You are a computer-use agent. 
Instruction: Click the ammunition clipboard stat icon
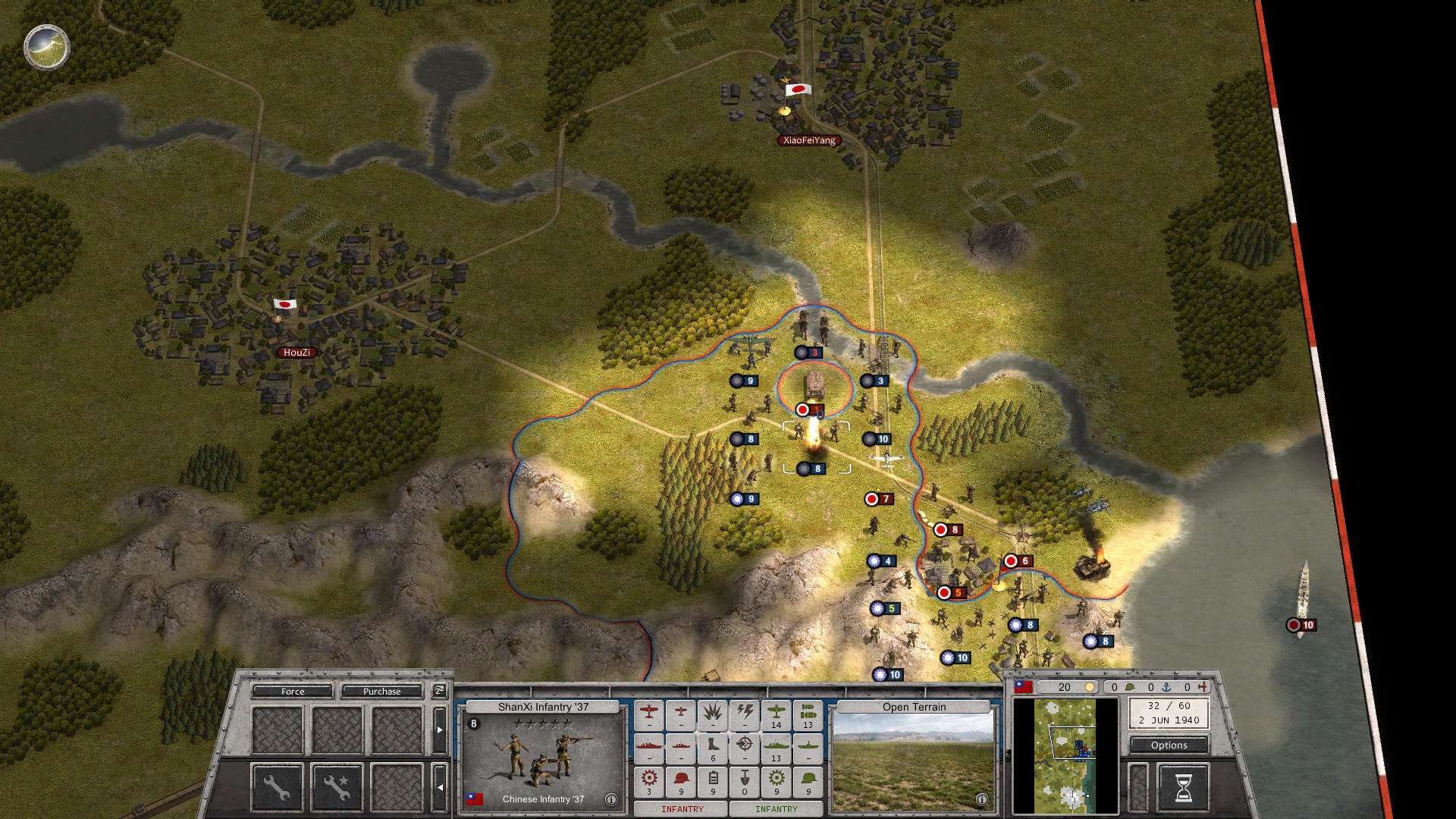pos(714,780)
